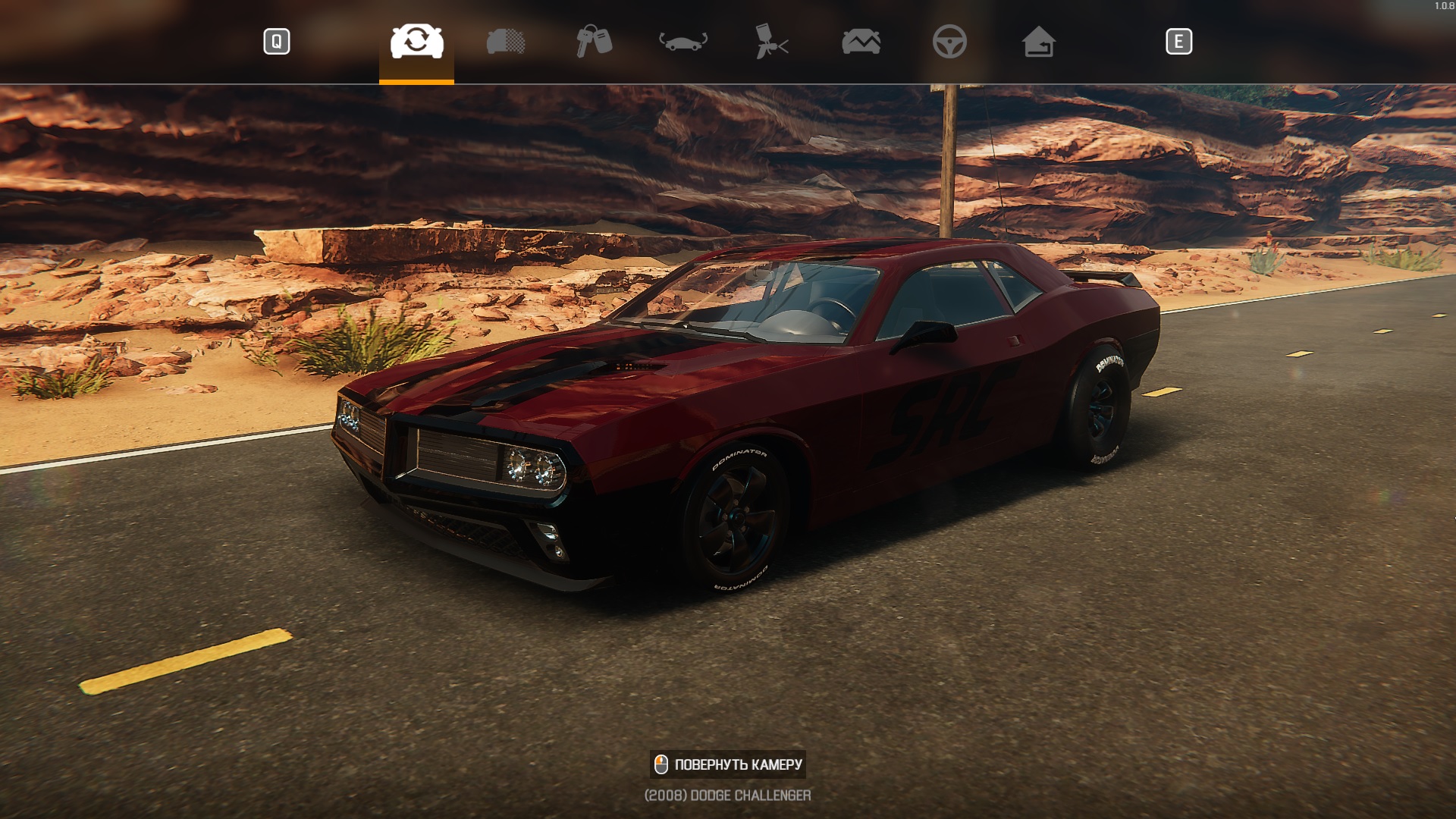
Task: Click the (2008) DODGE CHALLENGER name label
Action: tap(726, 795)
